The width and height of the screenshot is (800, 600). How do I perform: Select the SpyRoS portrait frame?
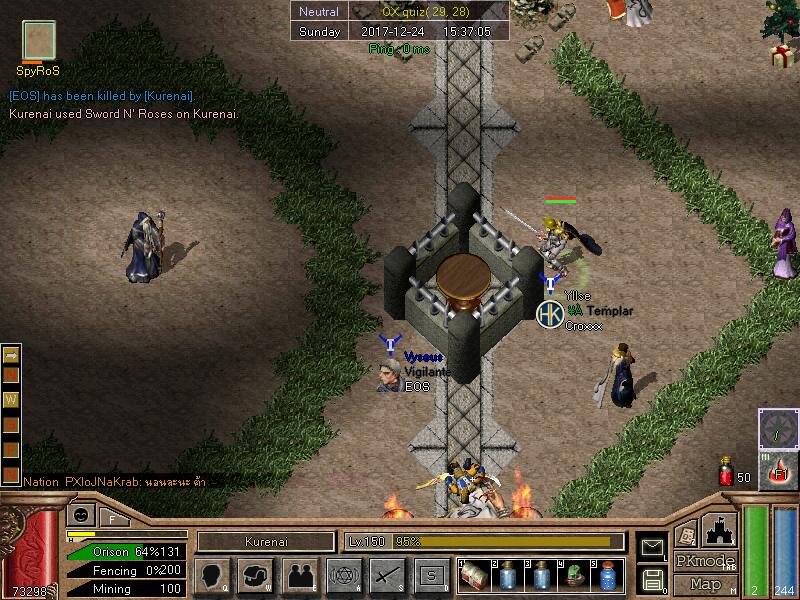pos(39,42)
